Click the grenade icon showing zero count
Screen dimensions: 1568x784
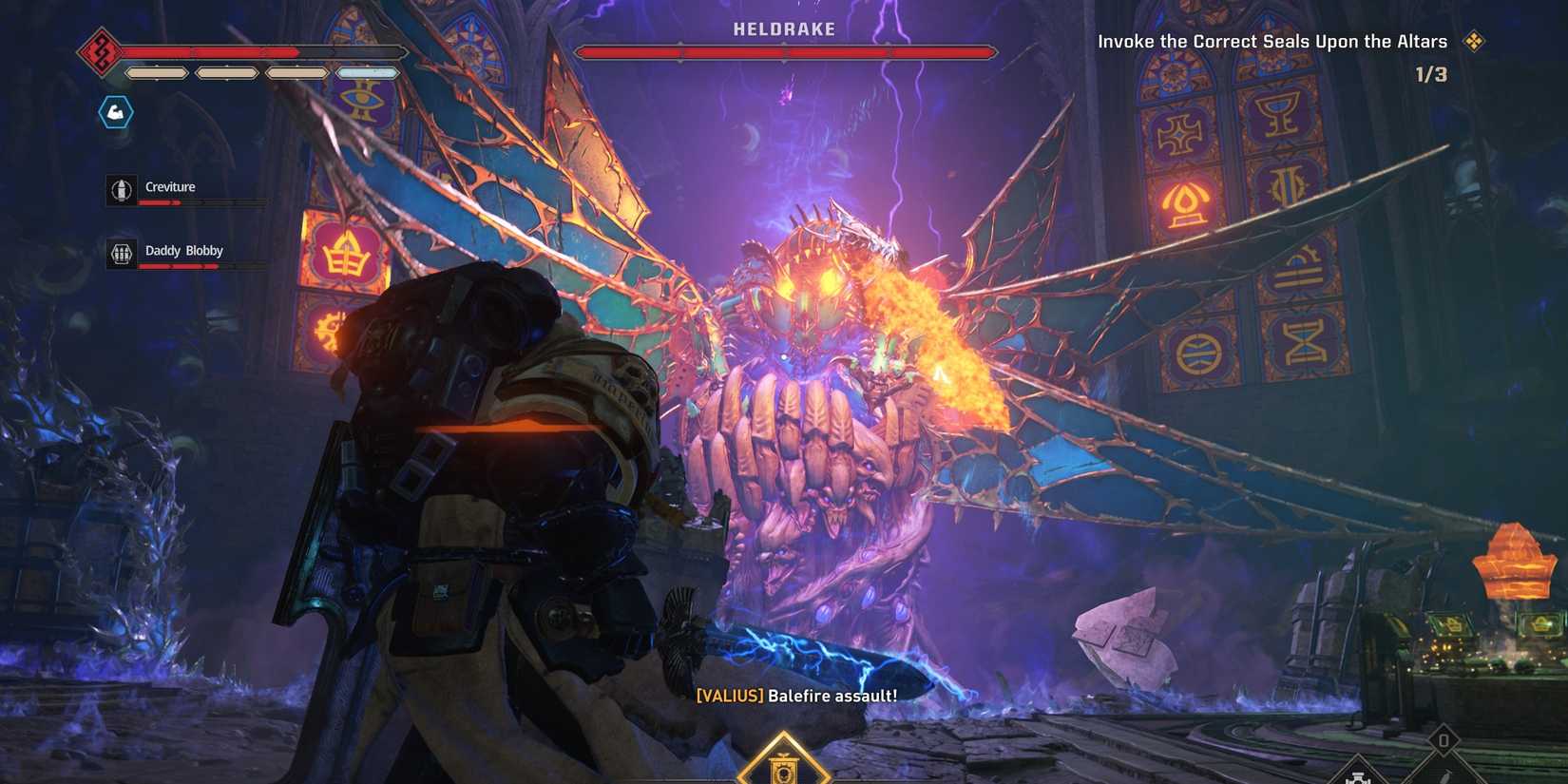pos(1444,740)
